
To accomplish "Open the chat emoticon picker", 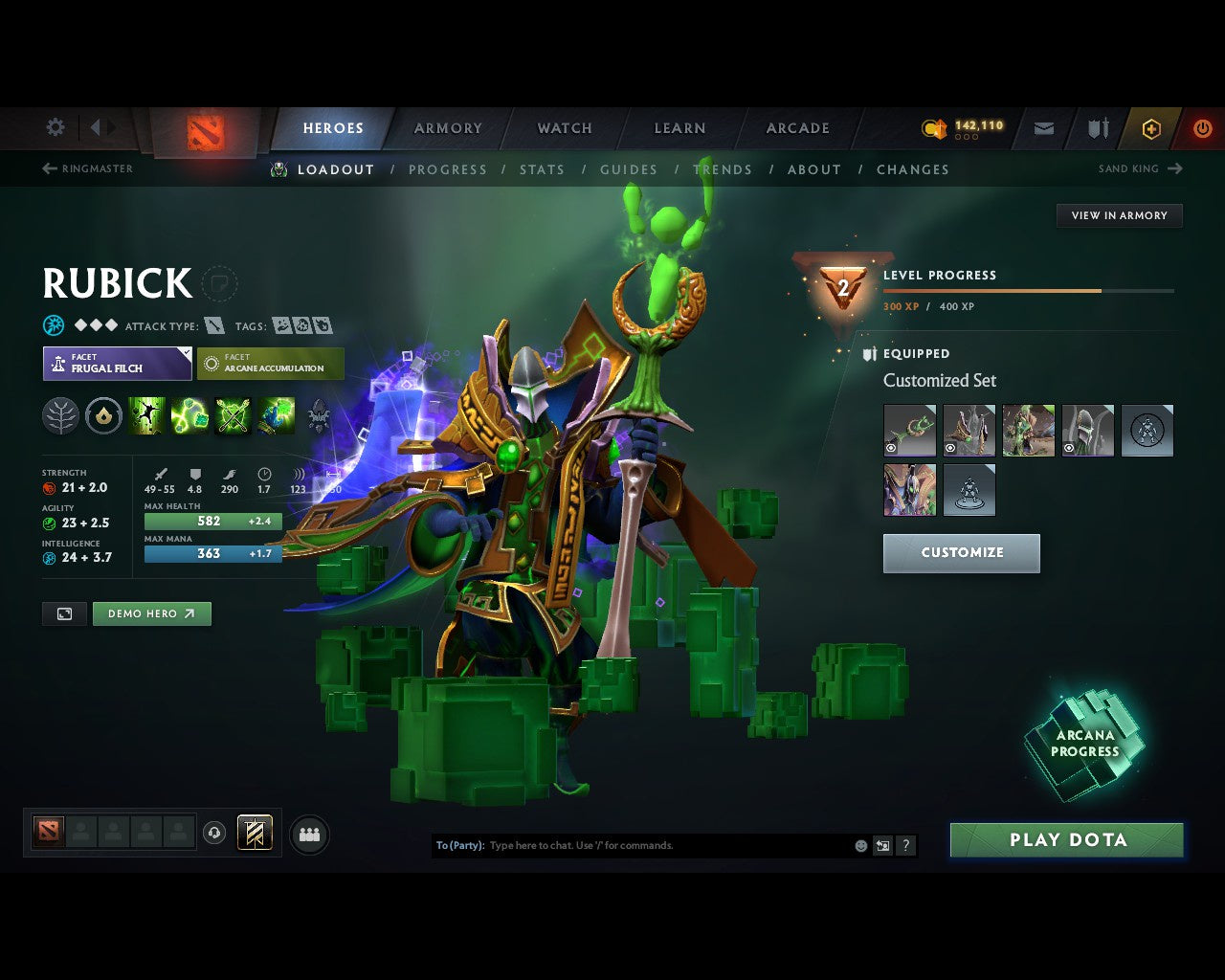I will 858,845.
